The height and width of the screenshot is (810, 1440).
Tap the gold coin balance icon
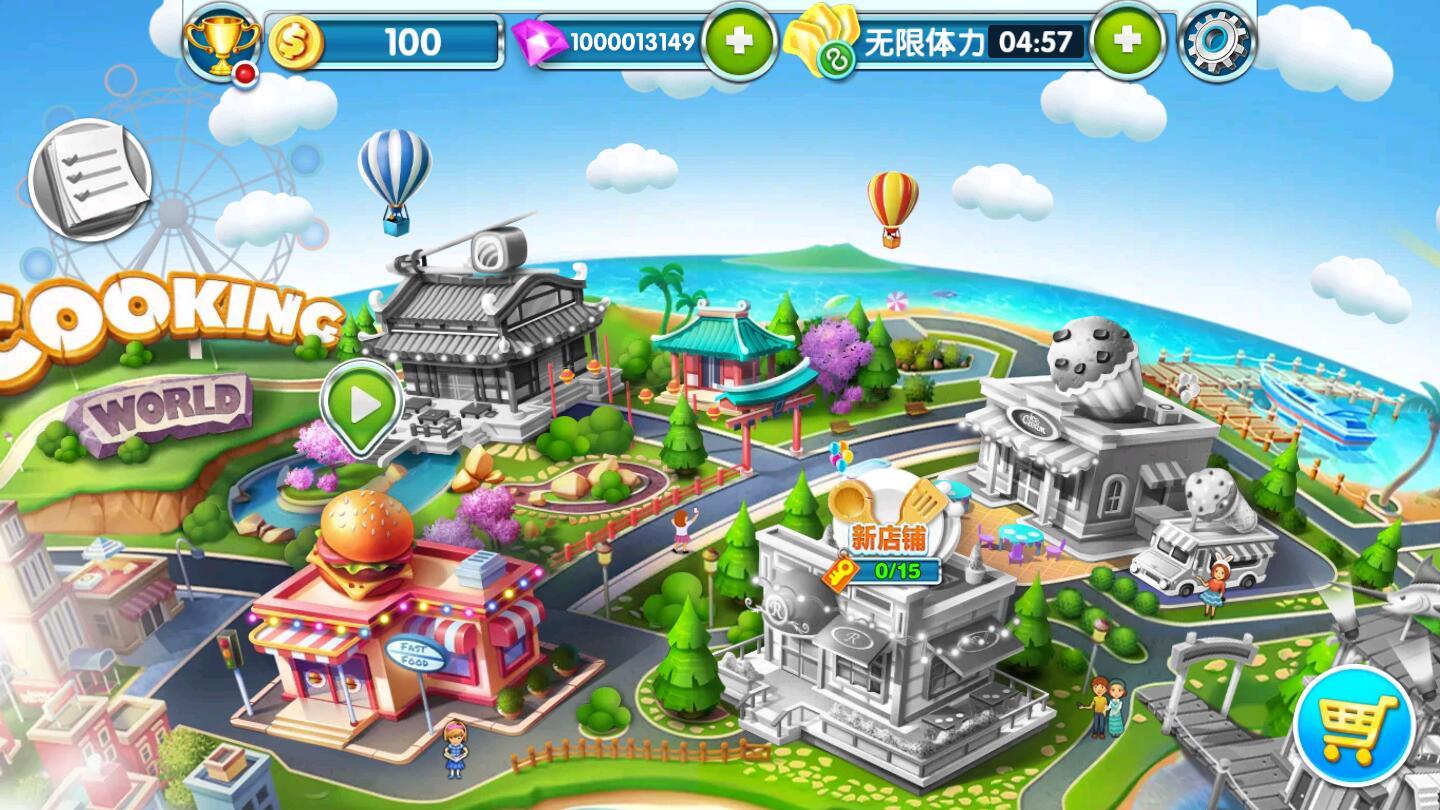click(295, 41)
